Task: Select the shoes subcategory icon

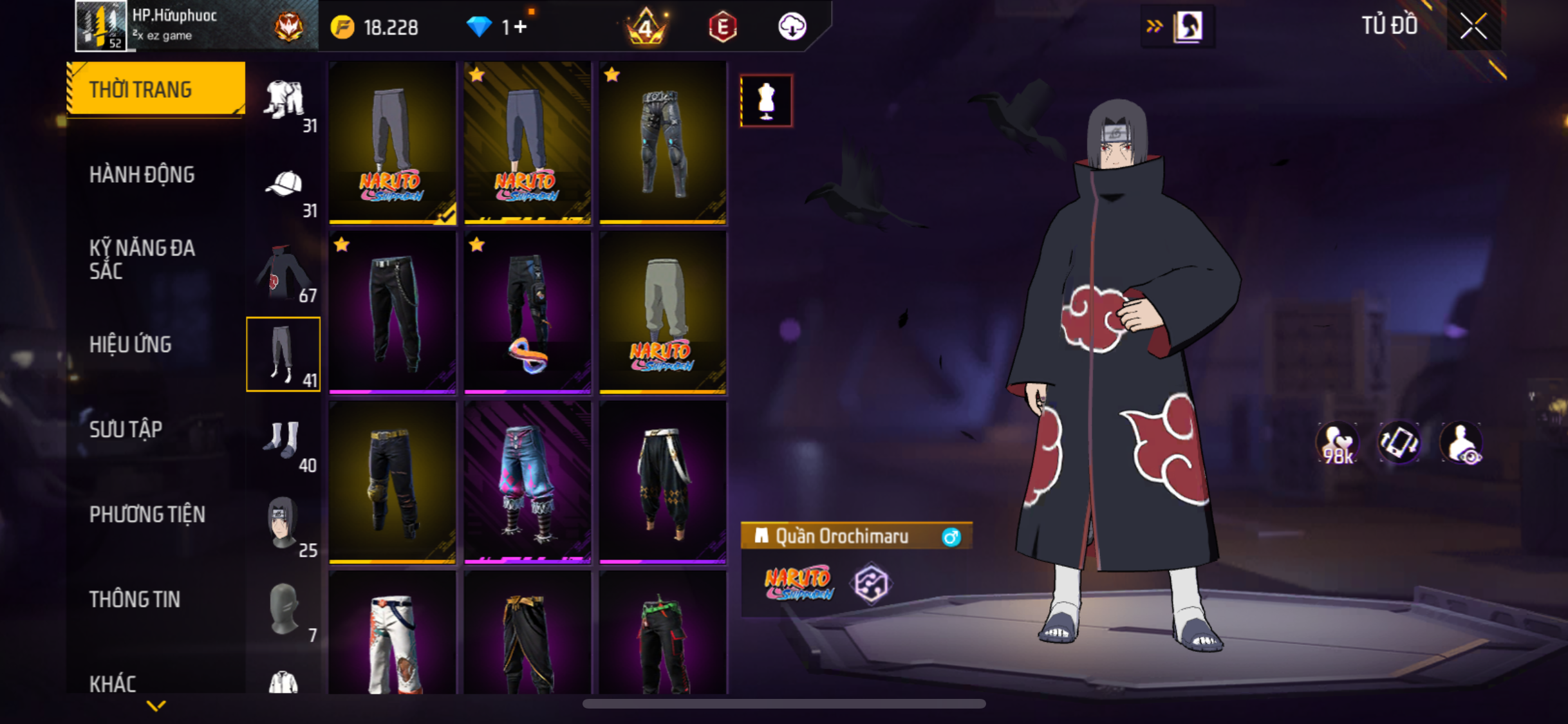Action: tap(284, 441)
